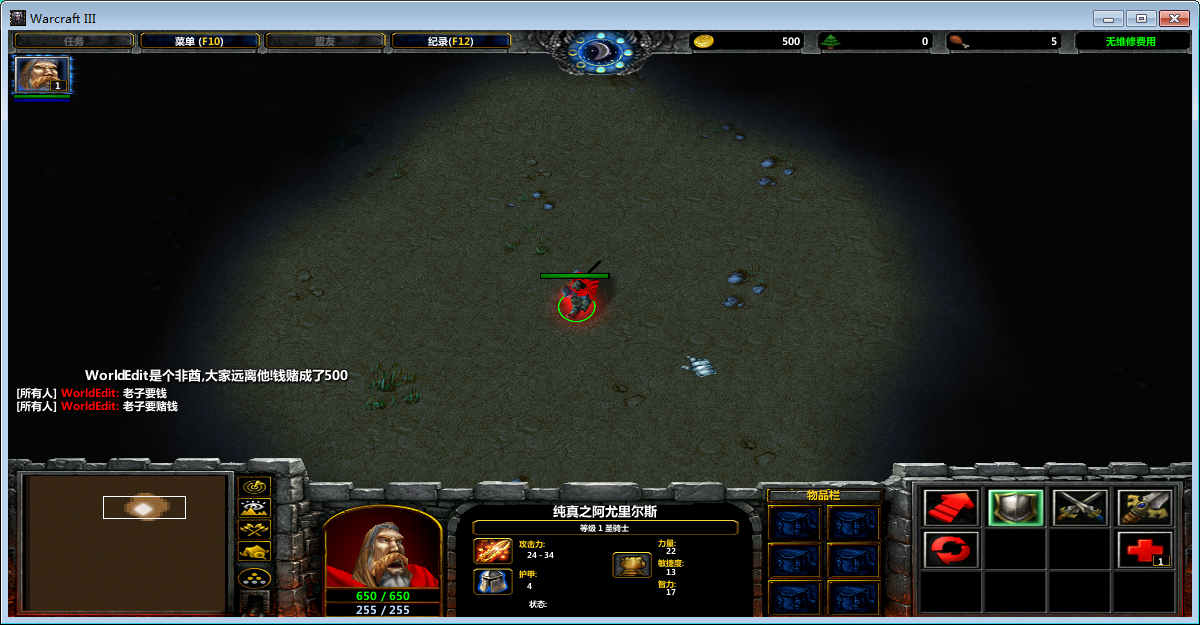Toggle the minimap terrain eye button

(x=256, y=508)
